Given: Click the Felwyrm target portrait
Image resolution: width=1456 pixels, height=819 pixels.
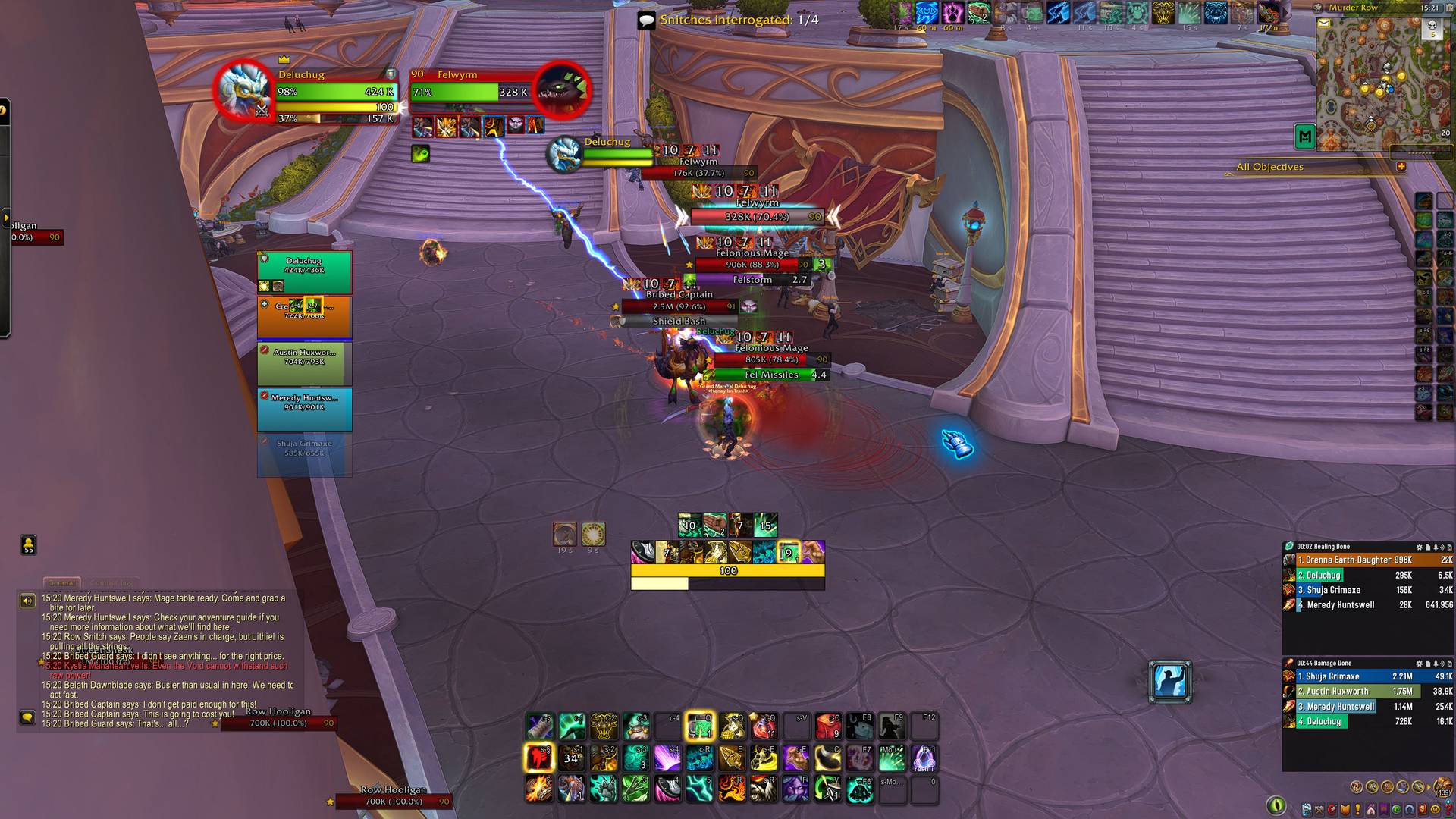Looking at the screenshot, I should coord(562,90).
